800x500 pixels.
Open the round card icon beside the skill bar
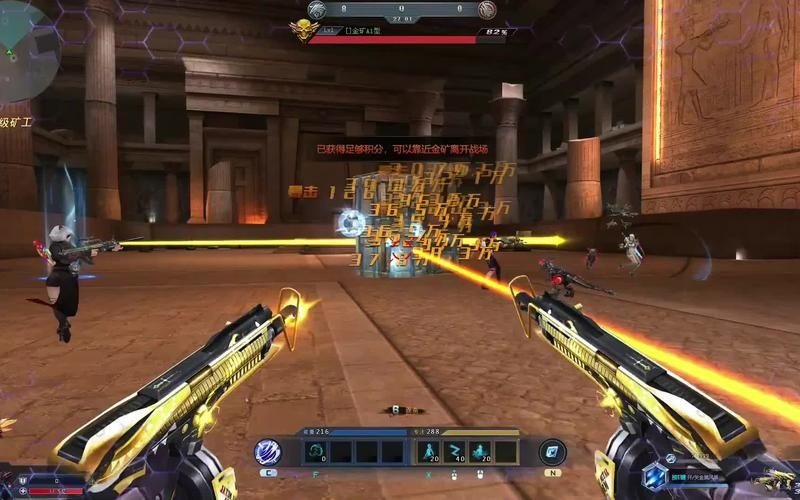tap(552, 452)
